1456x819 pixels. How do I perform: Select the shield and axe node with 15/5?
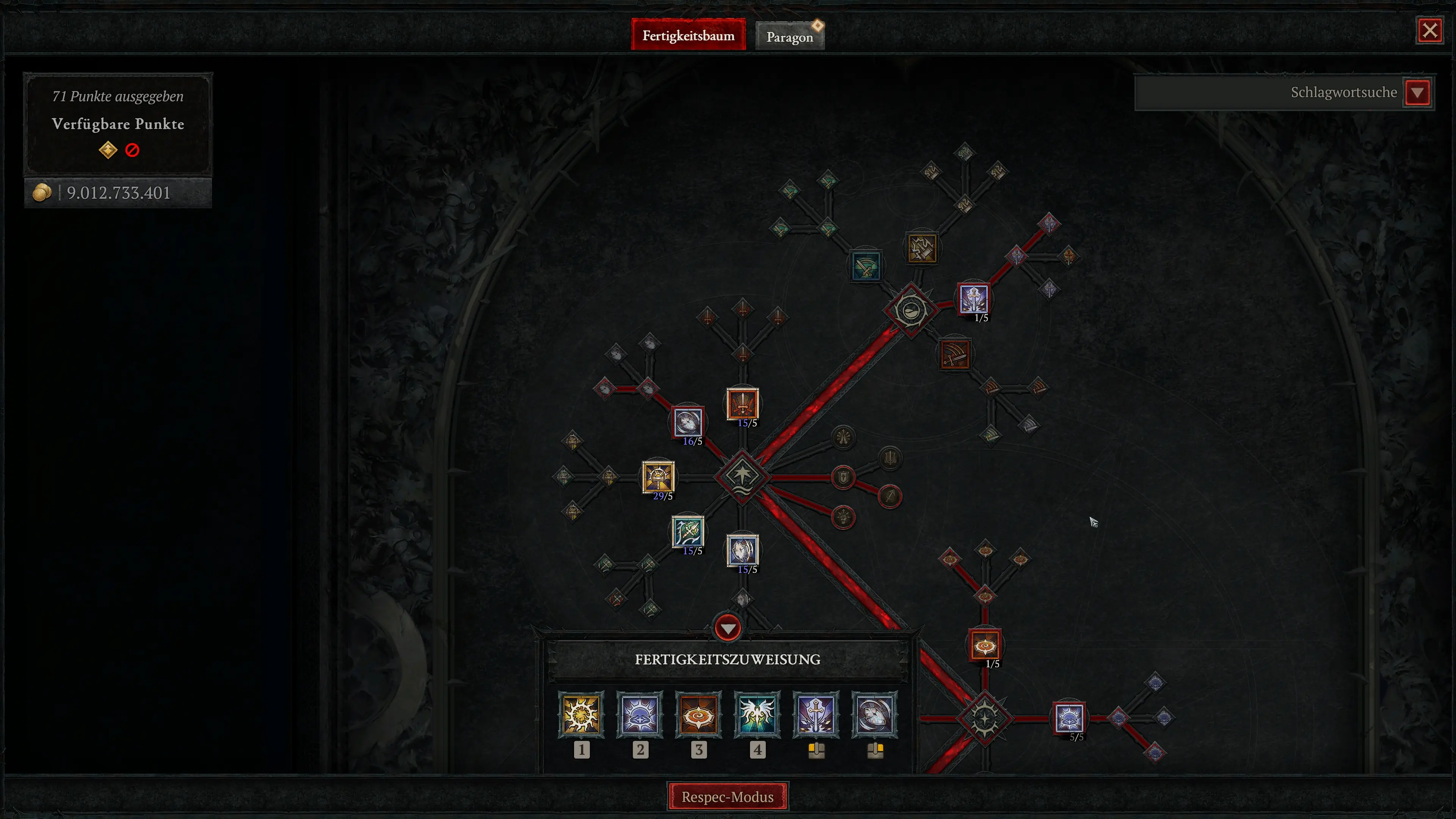[x=743, y=551]
